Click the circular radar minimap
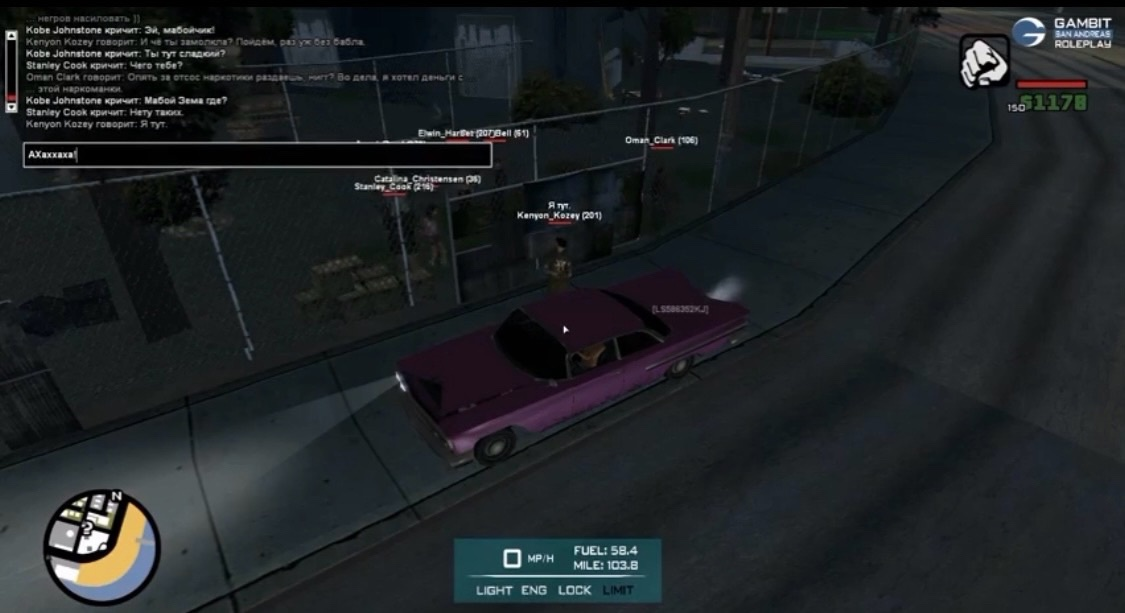The height and width of the screenshot is (613, 1125). [x=100, y=546]
